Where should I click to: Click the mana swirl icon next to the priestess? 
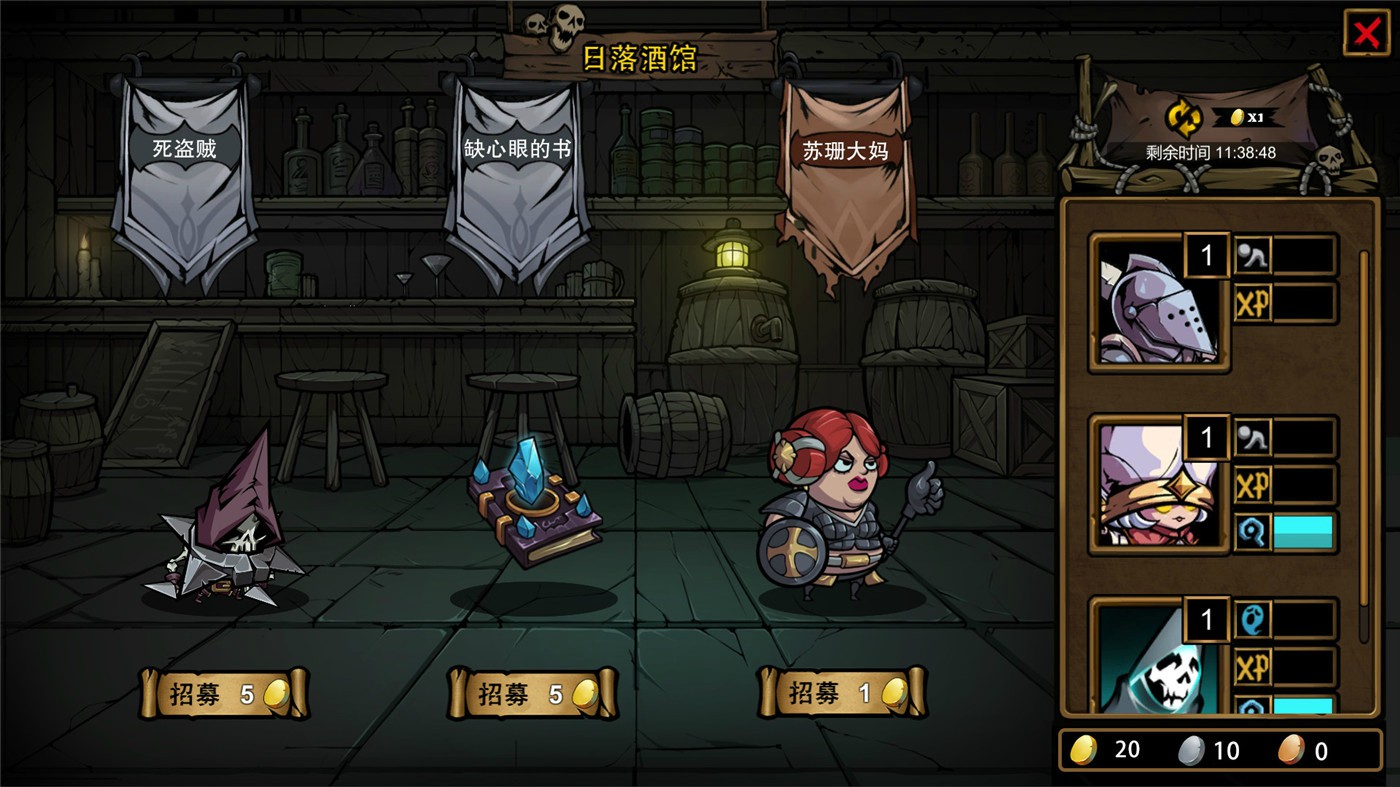1253,531
